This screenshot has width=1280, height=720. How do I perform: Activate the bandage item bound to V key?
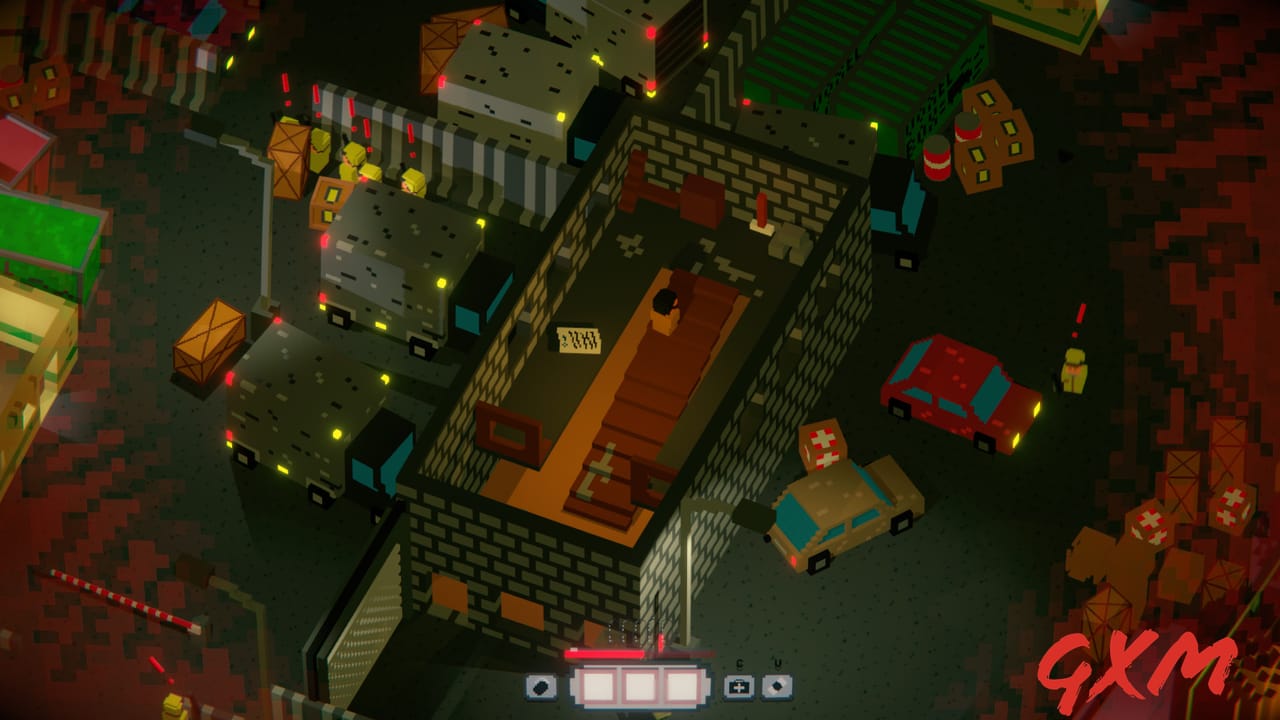coord(778,688)
